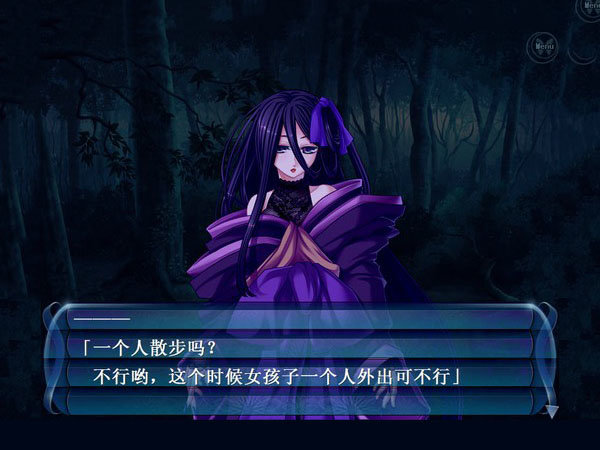Viewport: 600px width, 450px height.
Task: Advance the dialogue by clicking the text box
Action: click(300, 363)
